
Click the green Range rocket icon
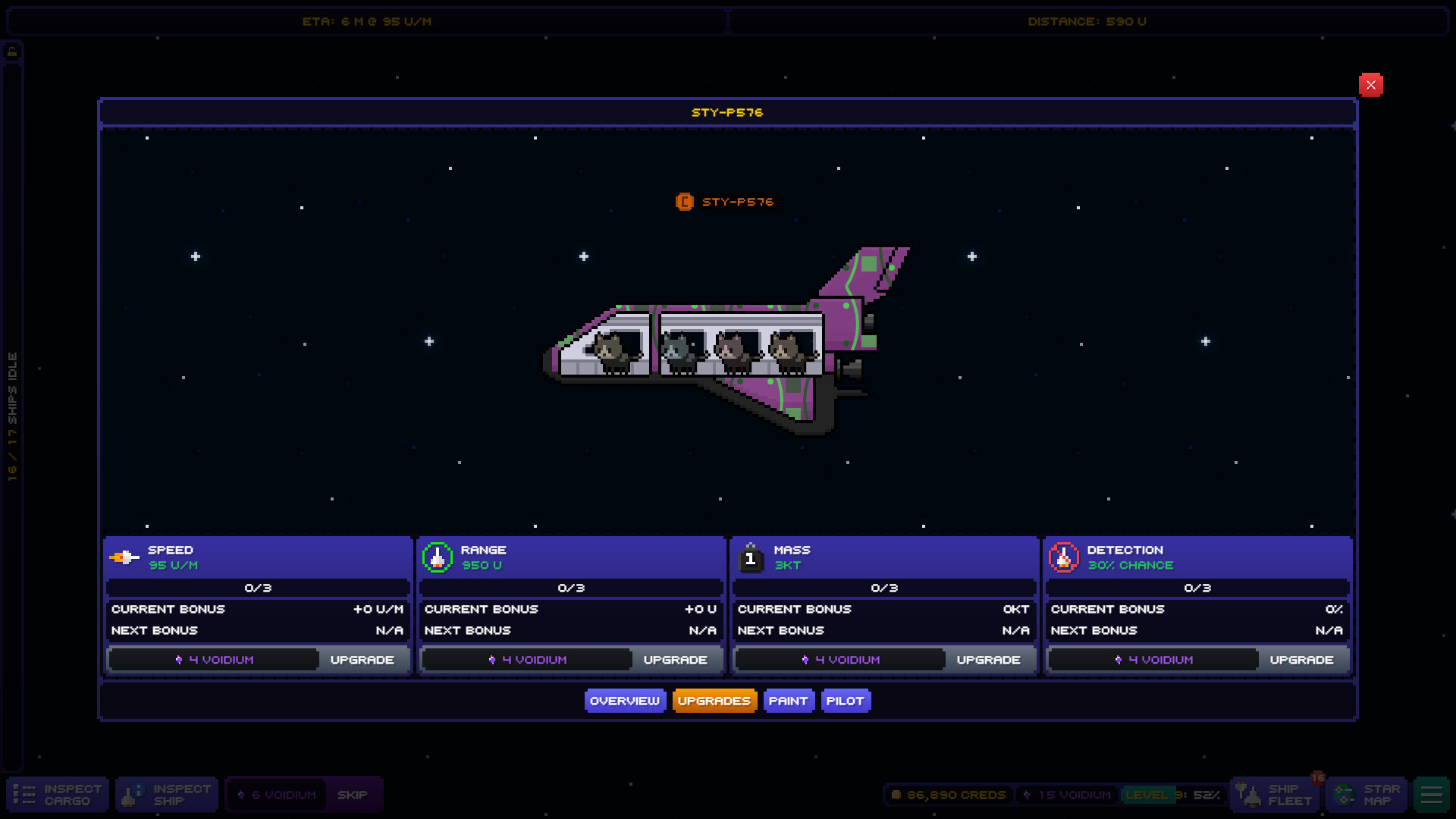pos(438,557)
